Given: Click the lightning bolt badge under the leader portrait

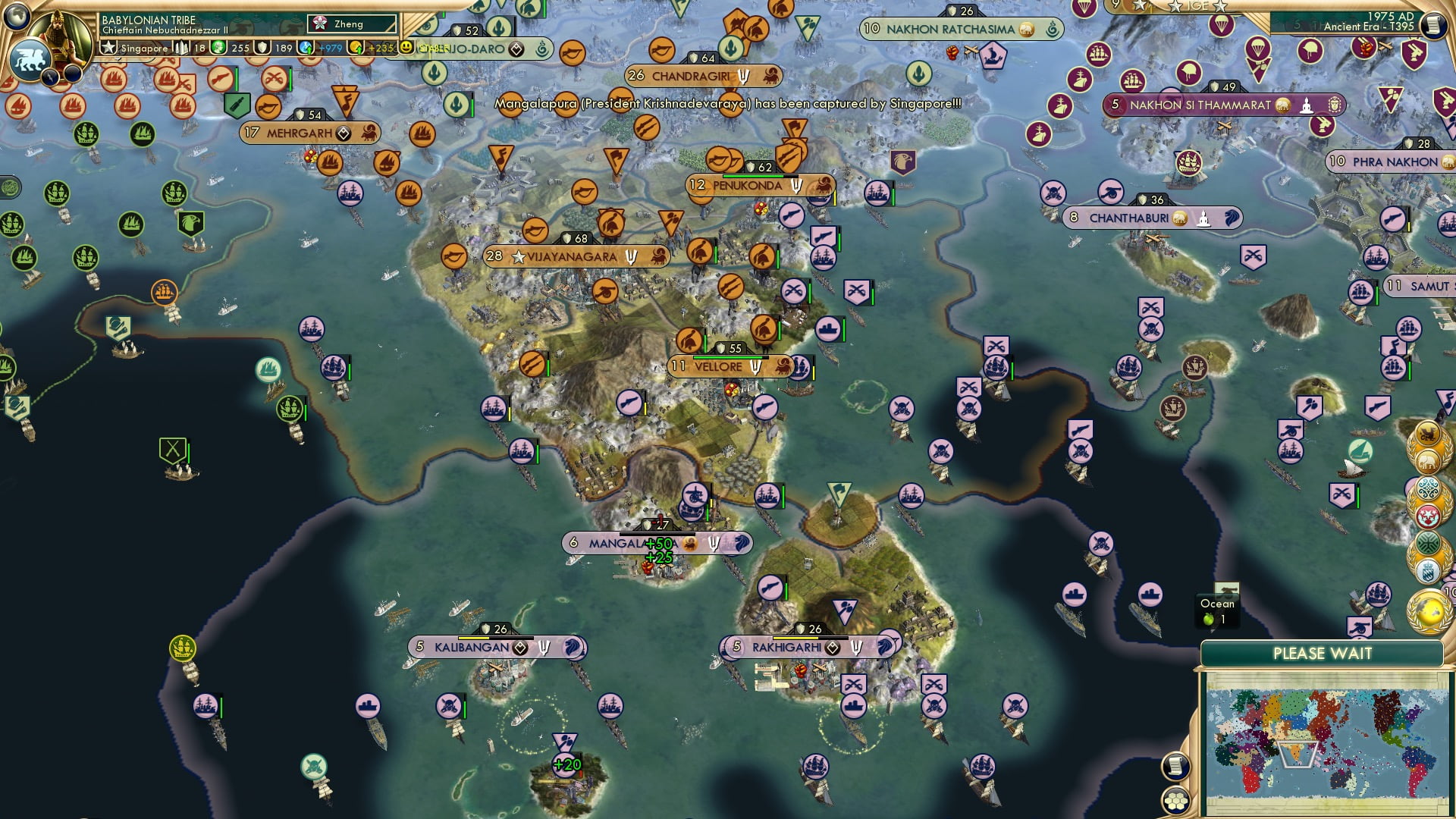Looking at the screenshot, I should (51, 77).
